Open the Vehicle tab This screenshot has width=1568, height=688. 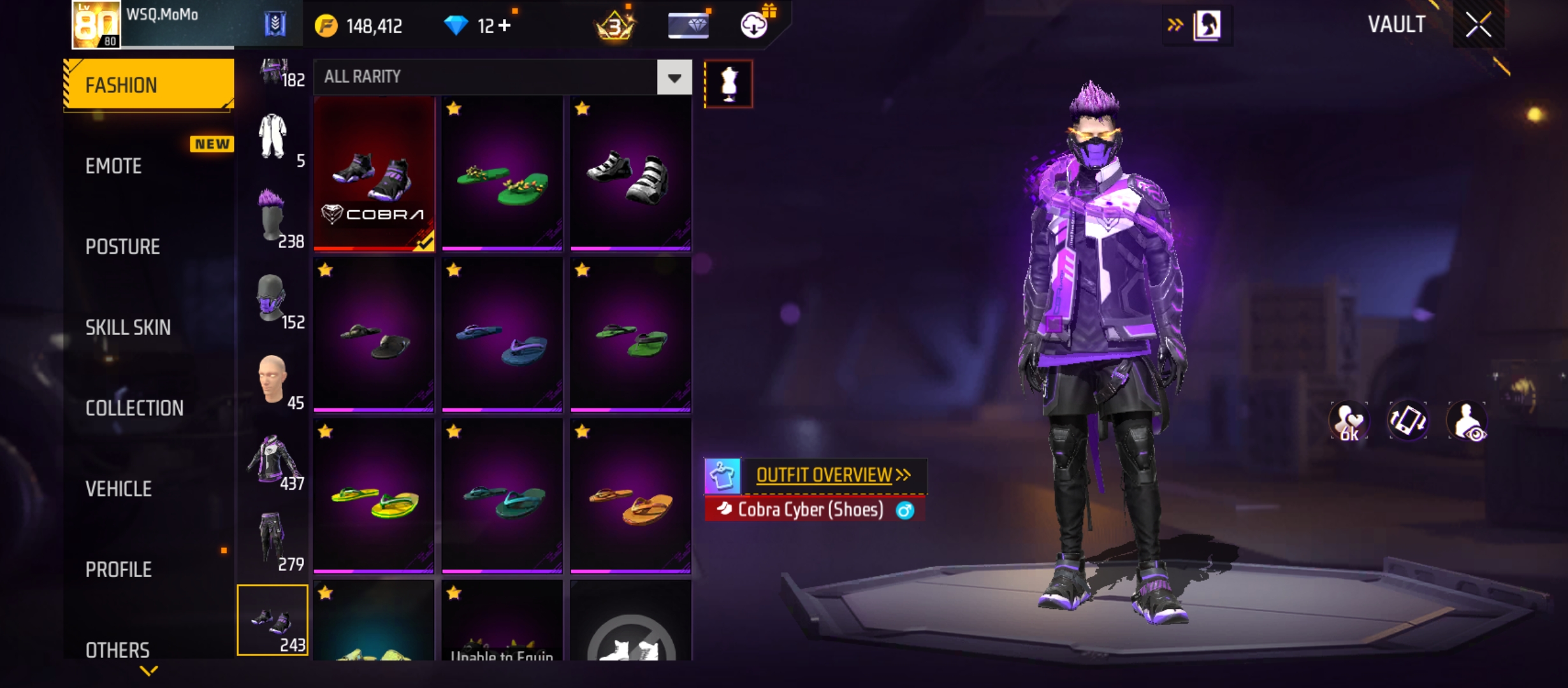pyautogui.click(x=119, y=489)
